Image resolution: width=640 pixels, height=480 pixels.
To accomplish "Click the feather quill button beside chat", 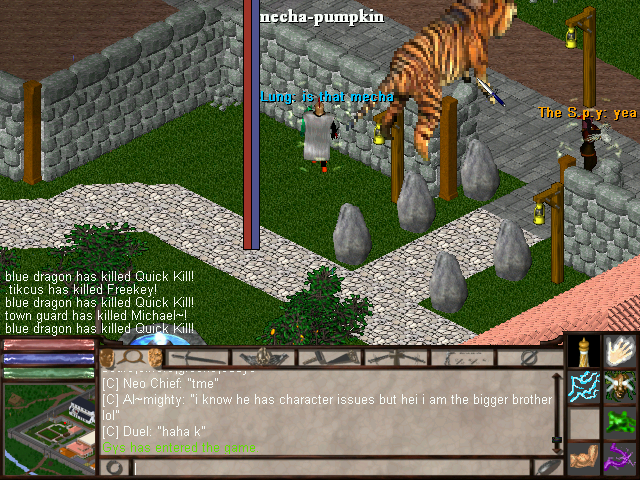I will tap(548, 467).
